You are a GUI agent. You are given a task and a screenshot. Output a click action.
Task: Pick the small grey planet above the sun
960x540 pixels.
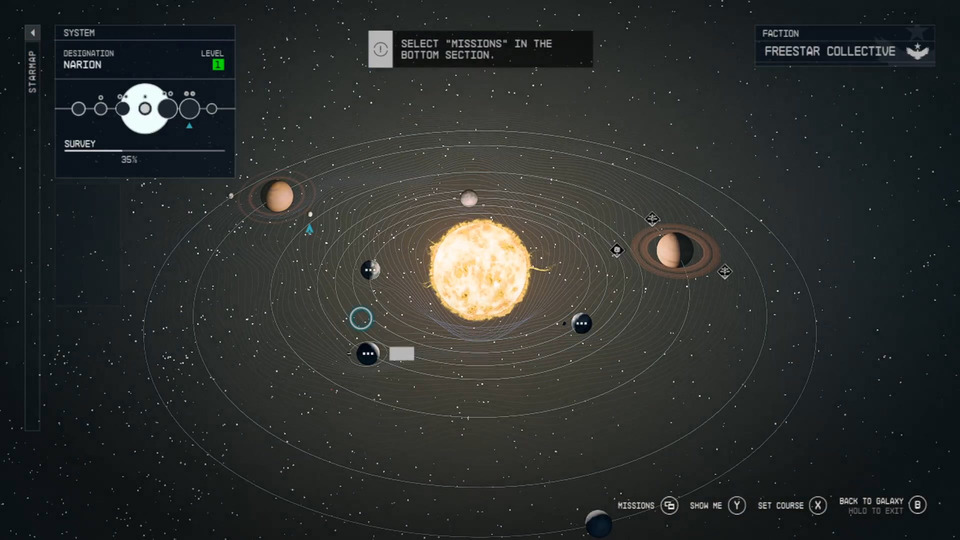[469, 199]
